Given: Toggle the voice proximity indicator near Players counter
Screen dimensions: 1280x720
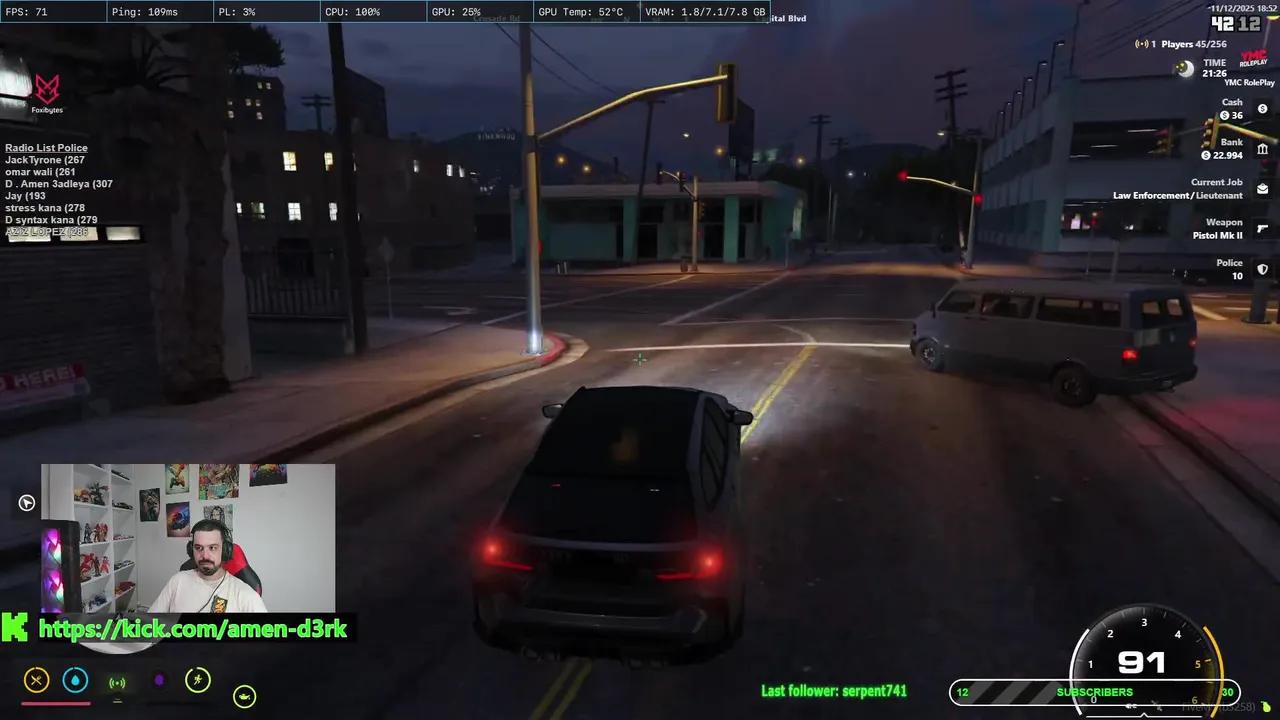Looking at the screenshot, I should (1140, 44).
